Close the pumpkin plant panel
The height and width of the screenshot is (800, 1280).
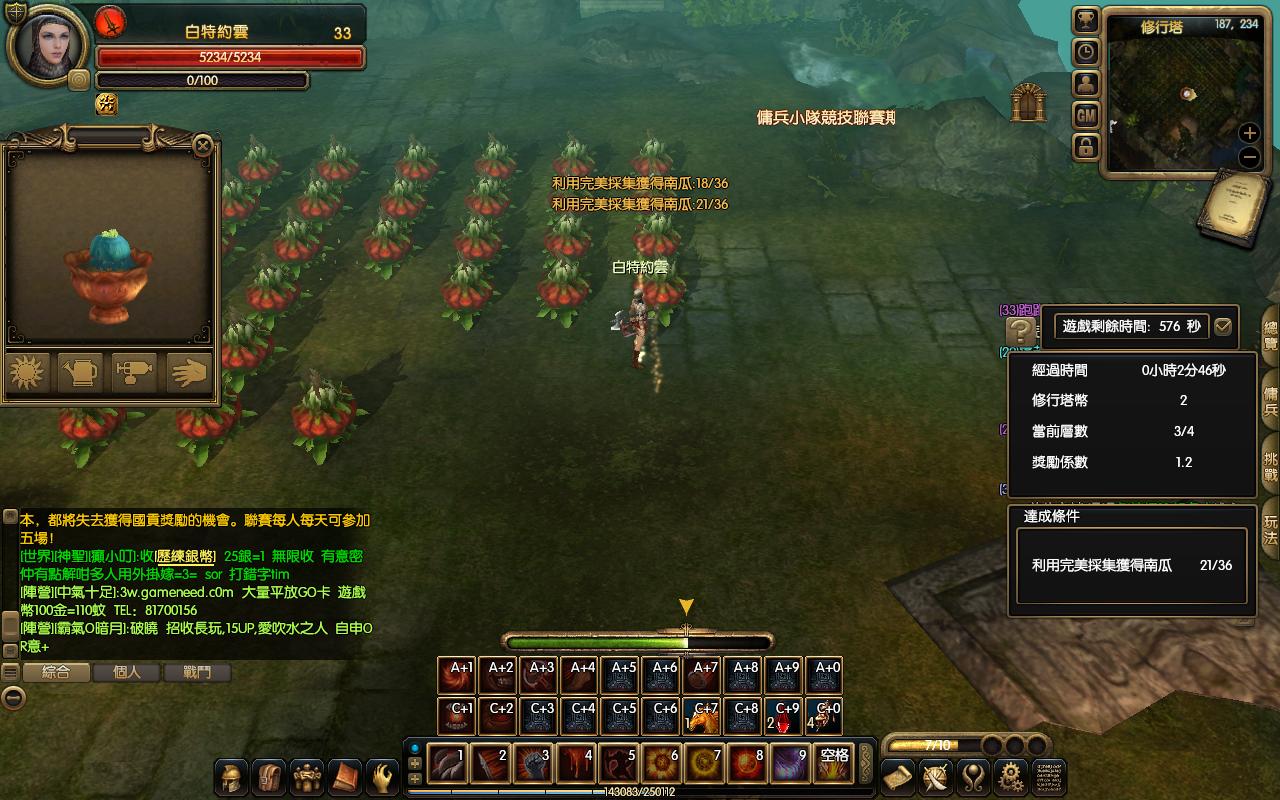tap(203, 146)
